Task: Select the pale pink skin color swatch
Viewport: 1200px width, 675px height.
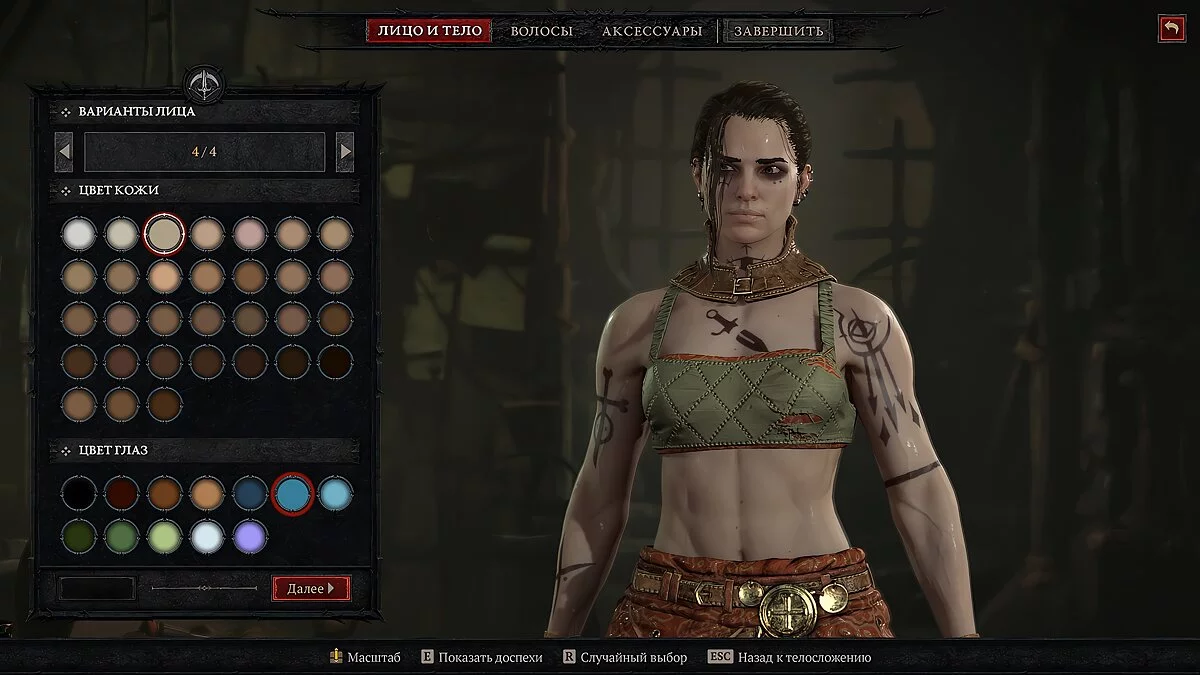Action: coord(250,234)
